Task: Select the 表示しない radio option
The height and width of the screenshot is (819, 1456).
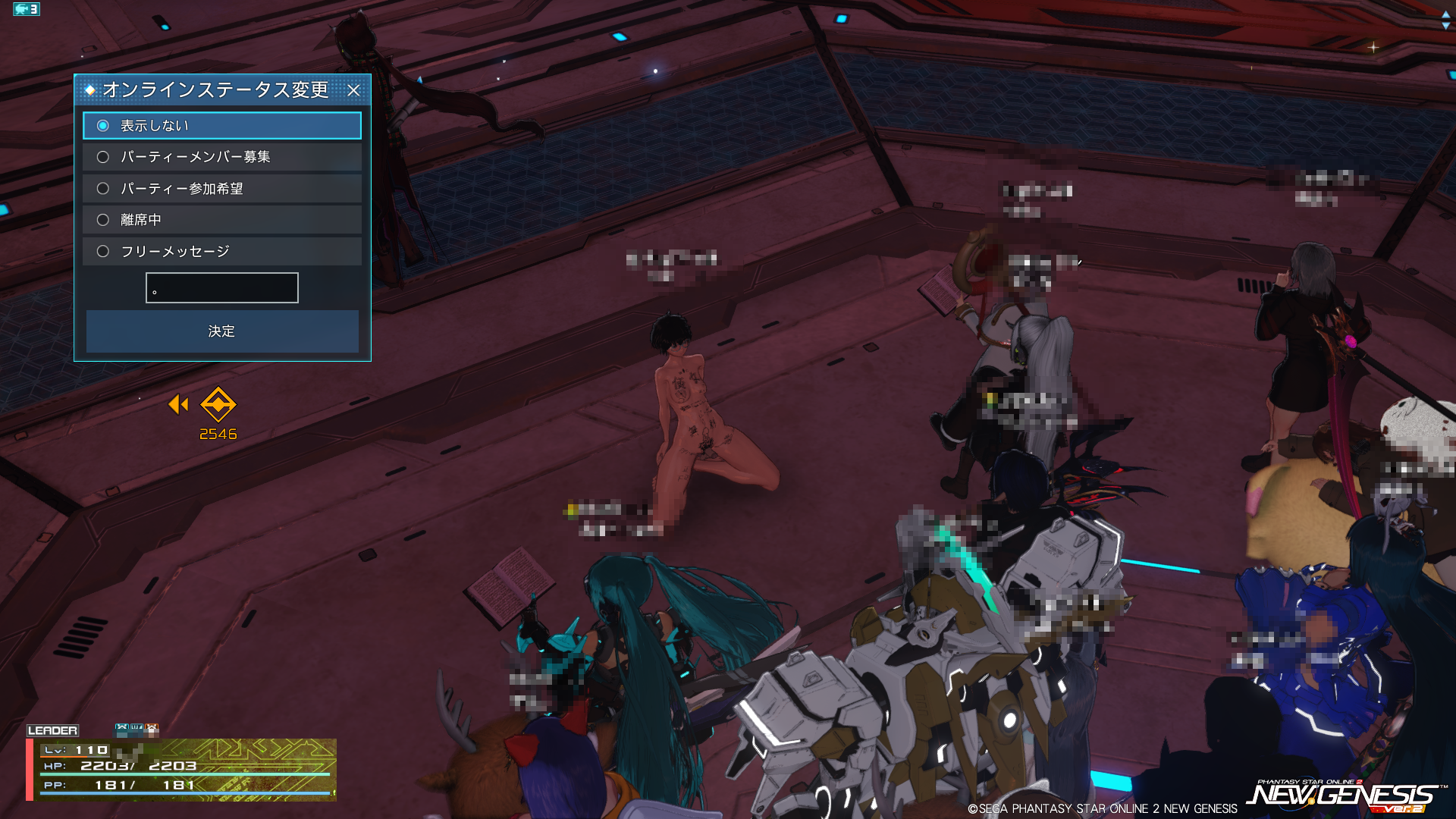Action: pos(103,126)
